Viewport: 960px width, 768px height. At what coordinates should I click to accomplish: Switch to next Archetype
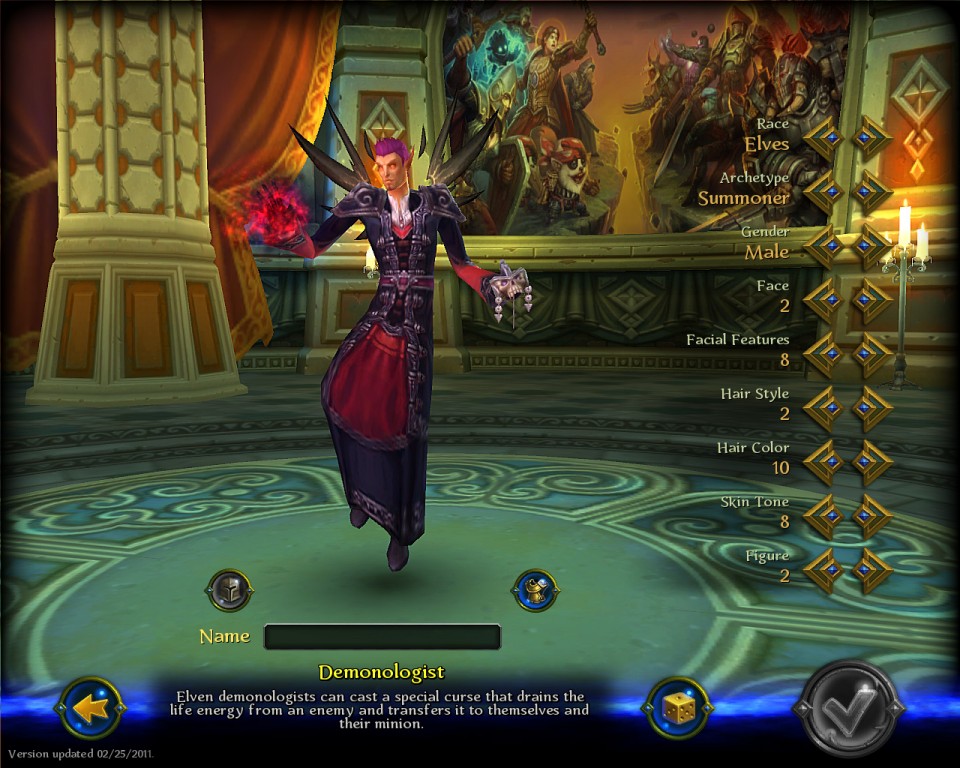coord(872,192)
